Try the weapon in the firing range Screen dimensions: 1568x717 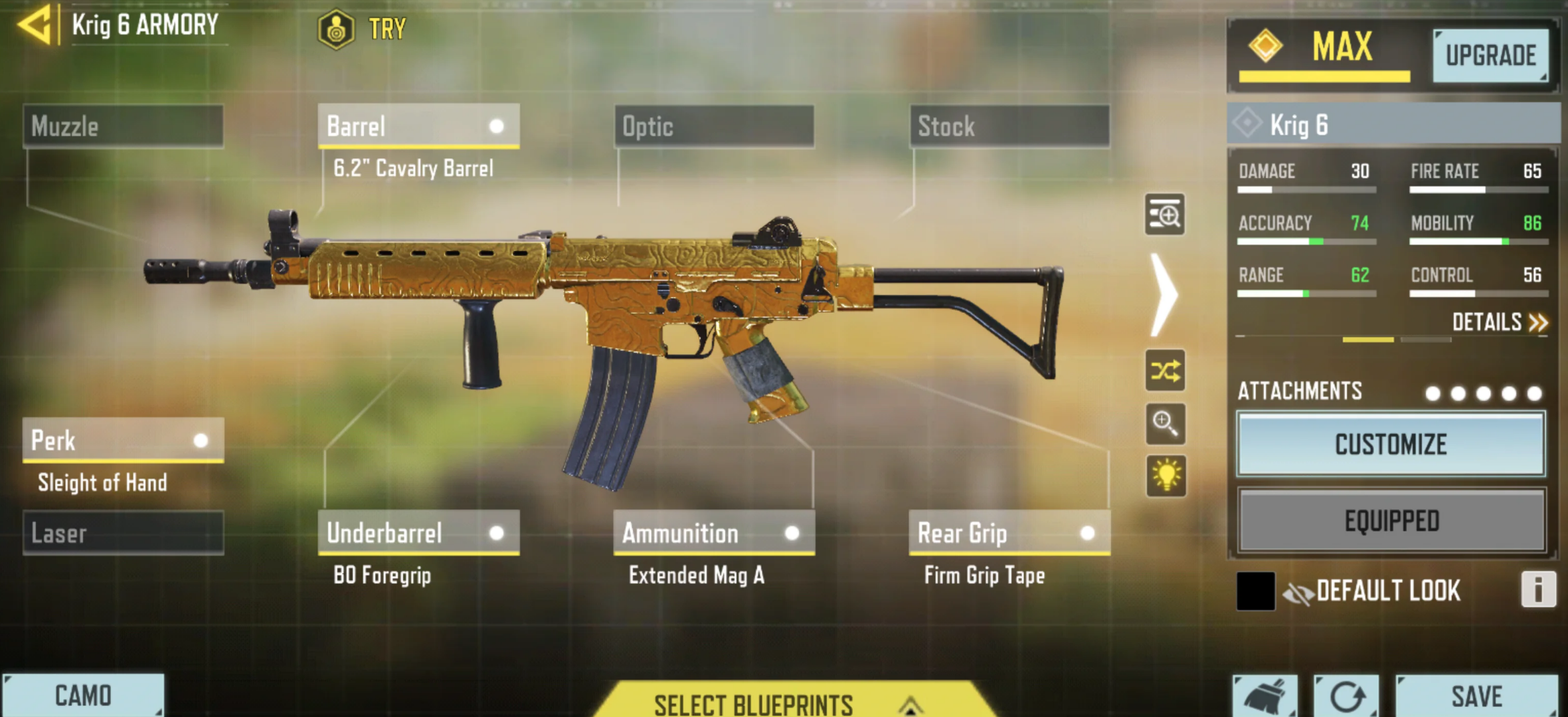(x=363, y=29)
